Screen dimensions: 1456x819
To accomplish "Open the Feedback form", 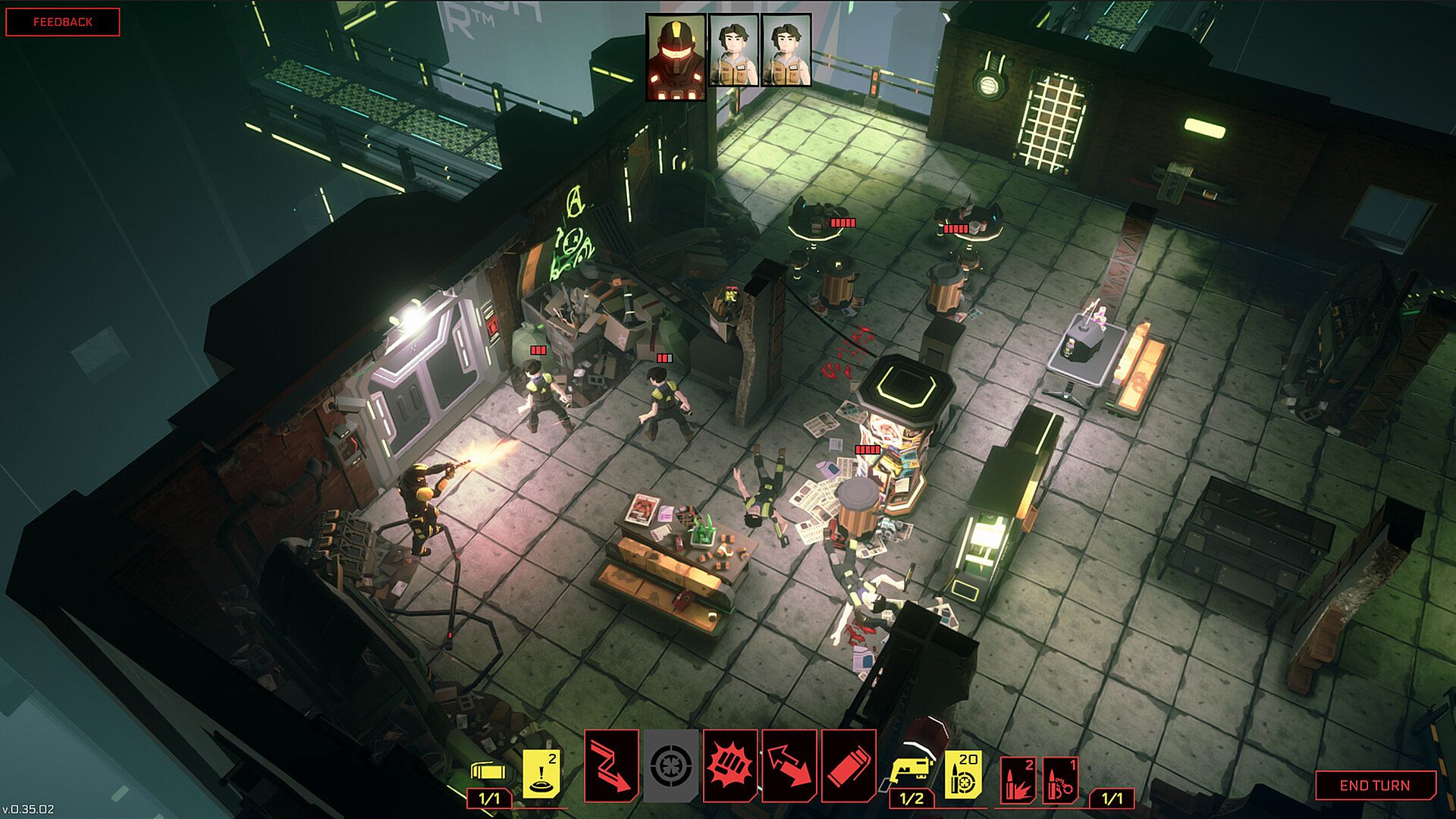I will 63,22.
